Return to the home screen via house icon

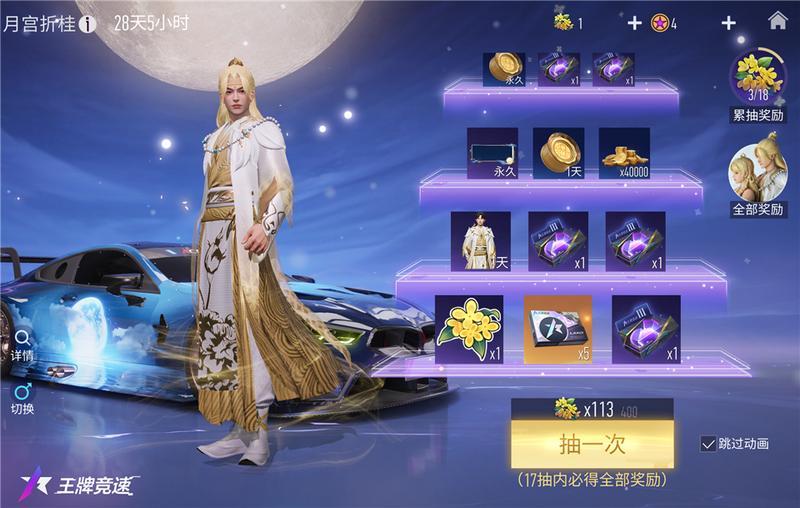[x=776, y=21]
